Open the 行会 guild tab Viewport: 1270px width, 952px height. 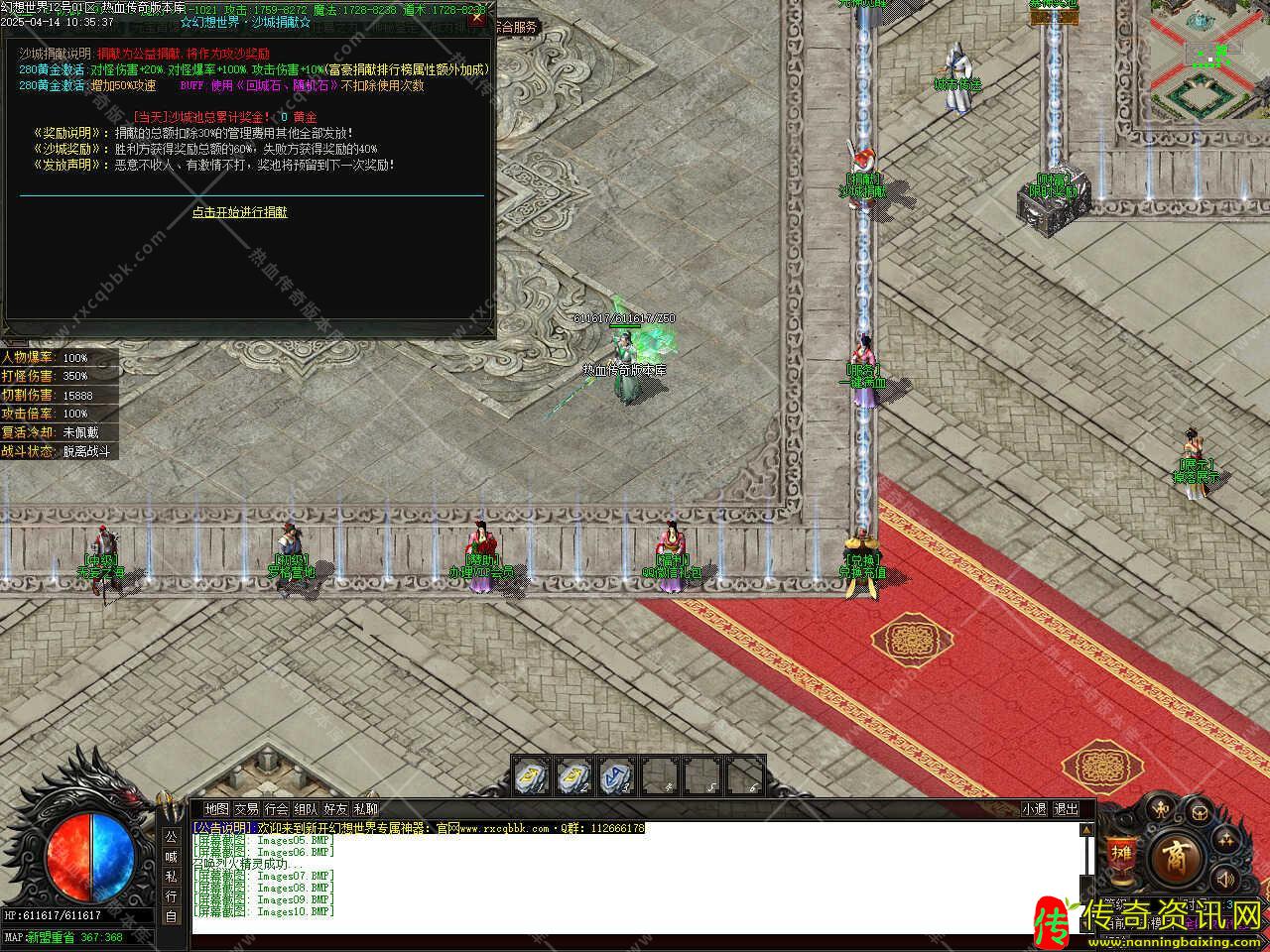click(276, 809)
